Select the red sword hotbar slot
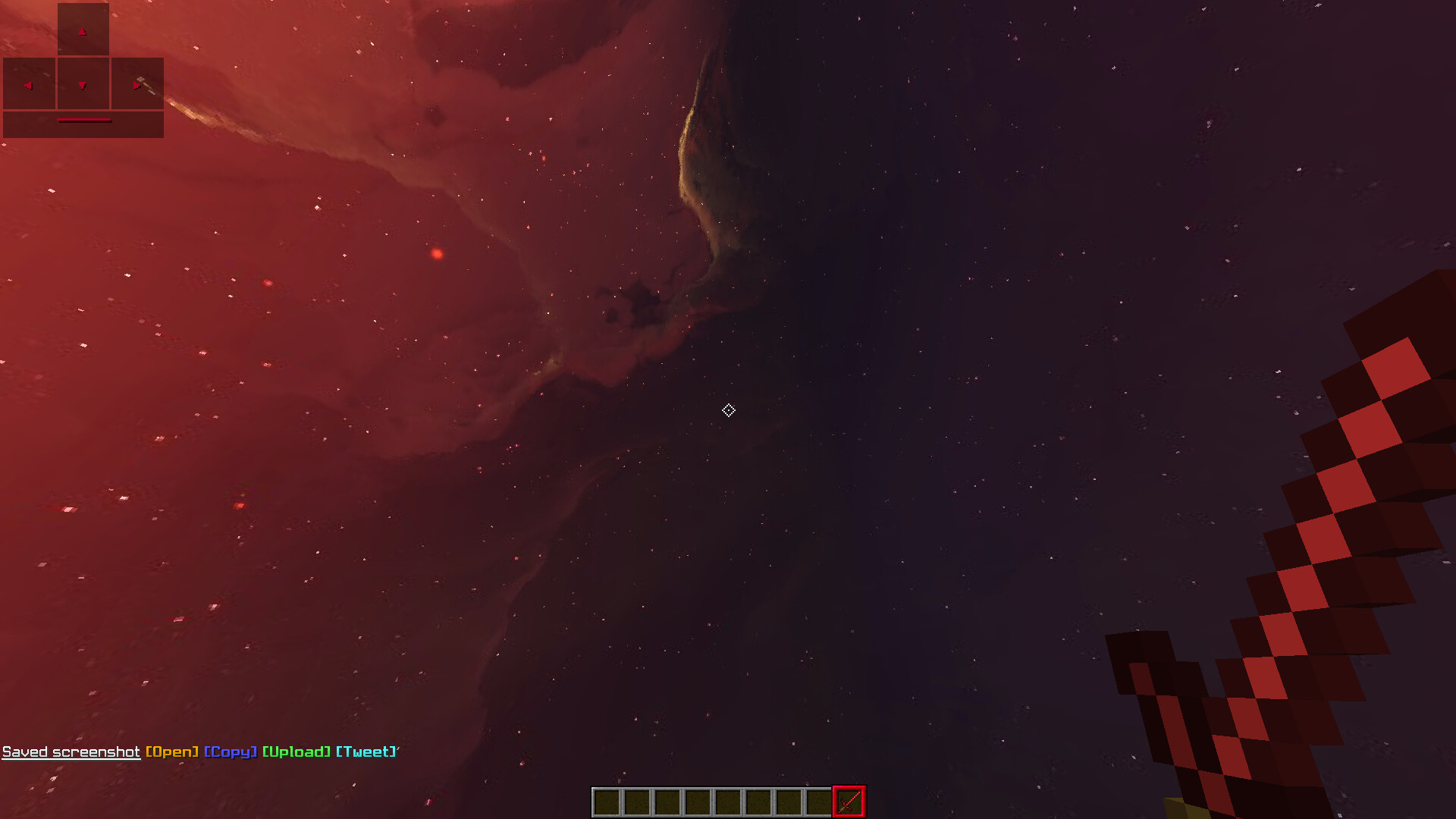The width and height of the screenshot is (1456, 819). (849, 802)
